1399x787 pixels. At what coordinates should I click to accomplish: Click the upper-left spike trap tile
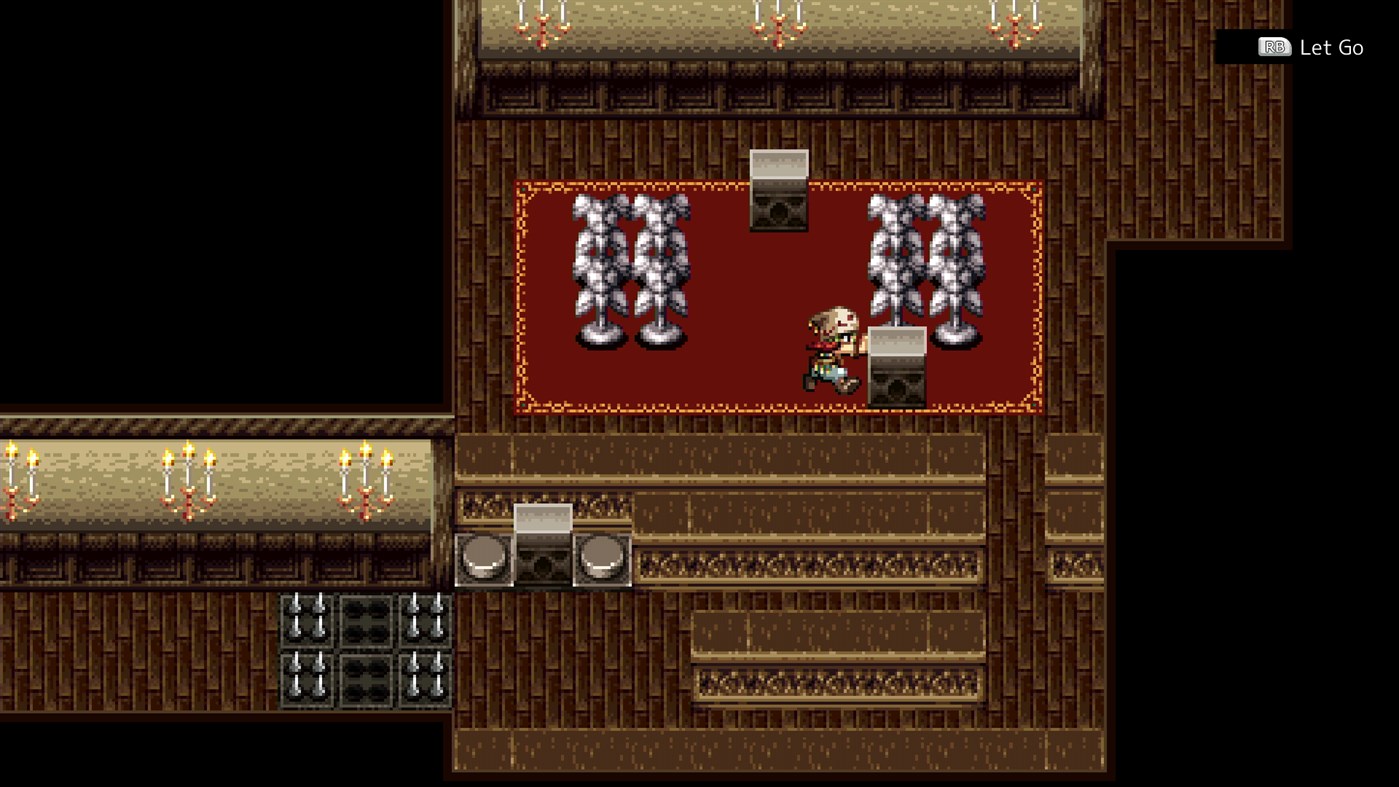point(307,622)
